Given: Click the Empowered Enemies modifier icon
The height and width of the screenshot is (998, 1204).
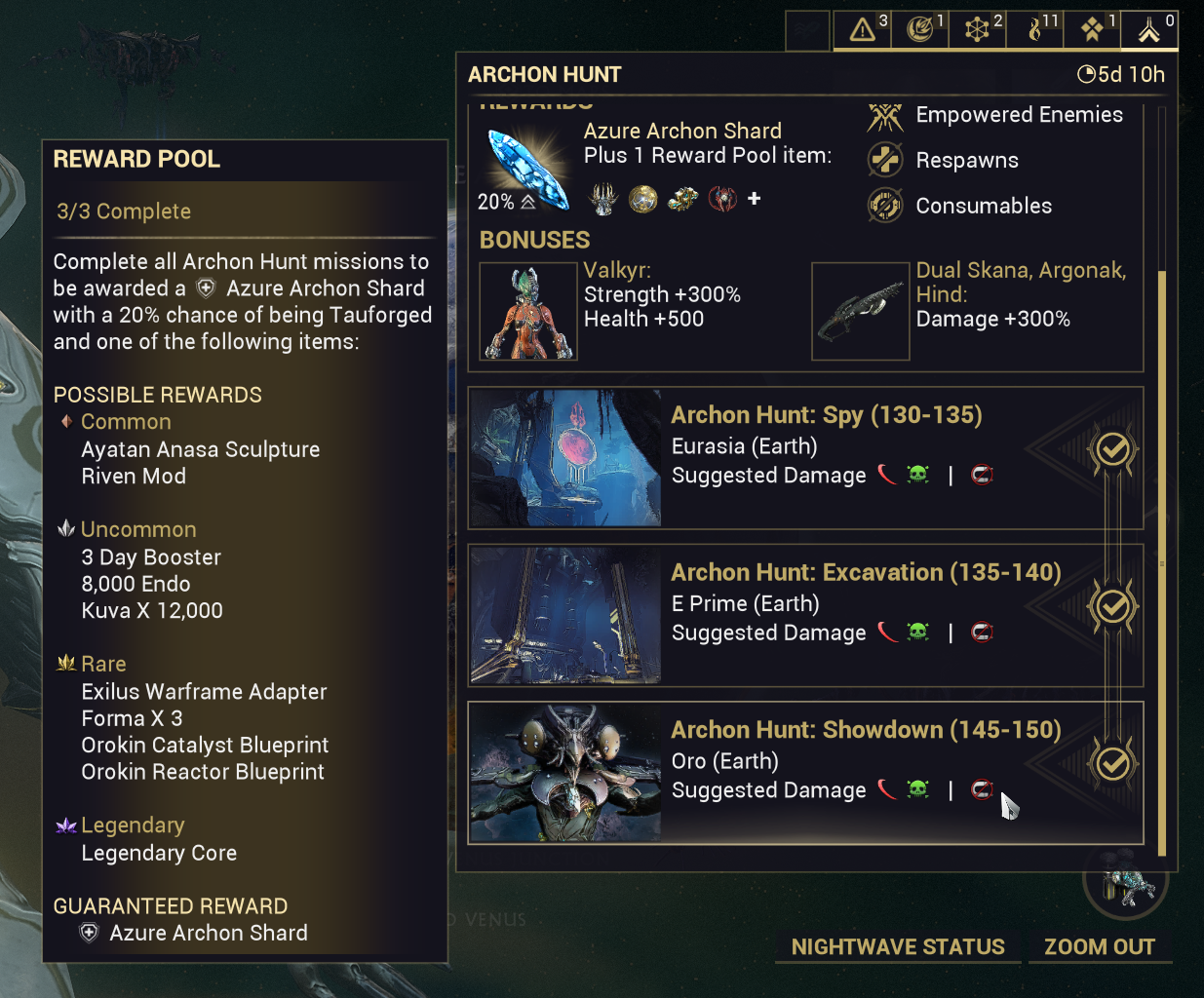Looking at the screenshot, I should point(885,116).
